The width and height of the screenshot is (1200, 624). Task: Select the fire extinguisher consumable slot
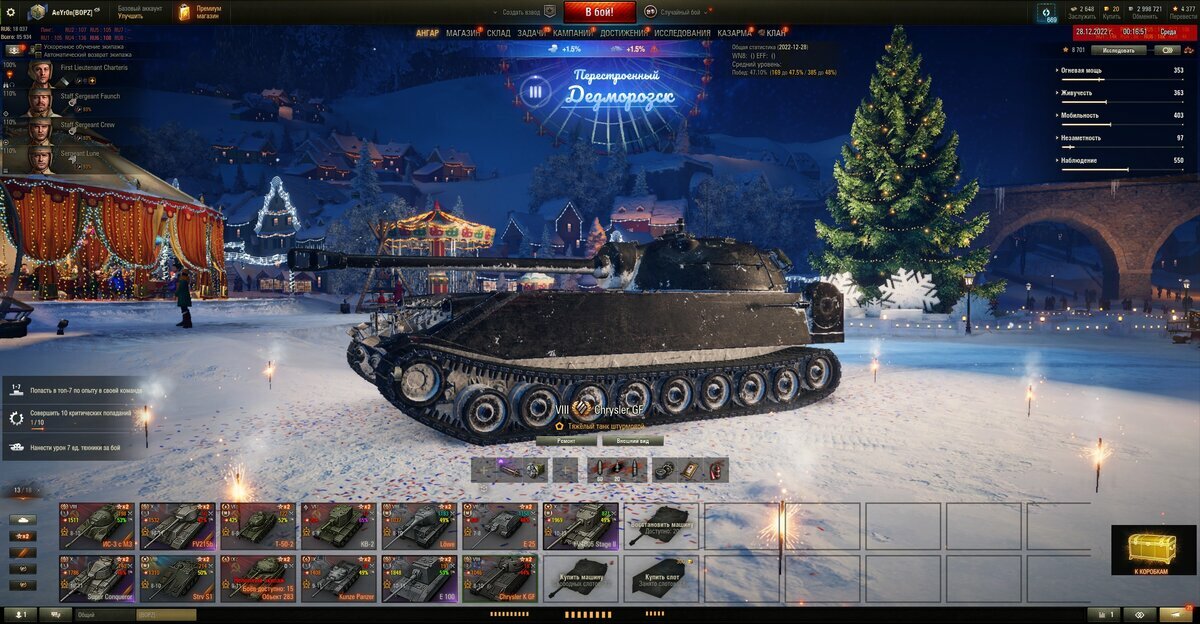(x=714, y=470)
